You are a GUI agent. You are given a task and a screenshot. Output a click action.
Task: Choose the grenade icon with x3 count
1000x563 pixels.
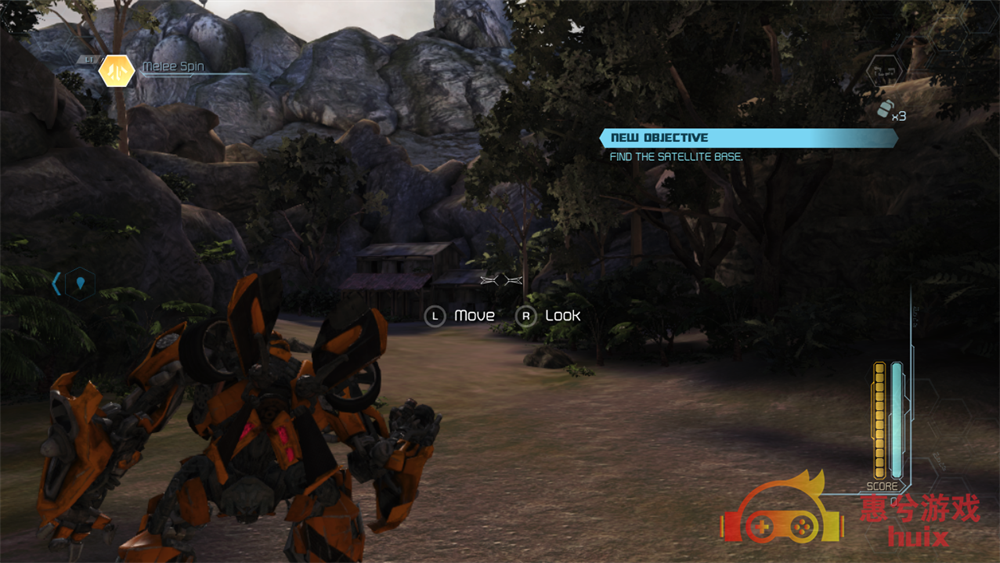tap(884, 111)
